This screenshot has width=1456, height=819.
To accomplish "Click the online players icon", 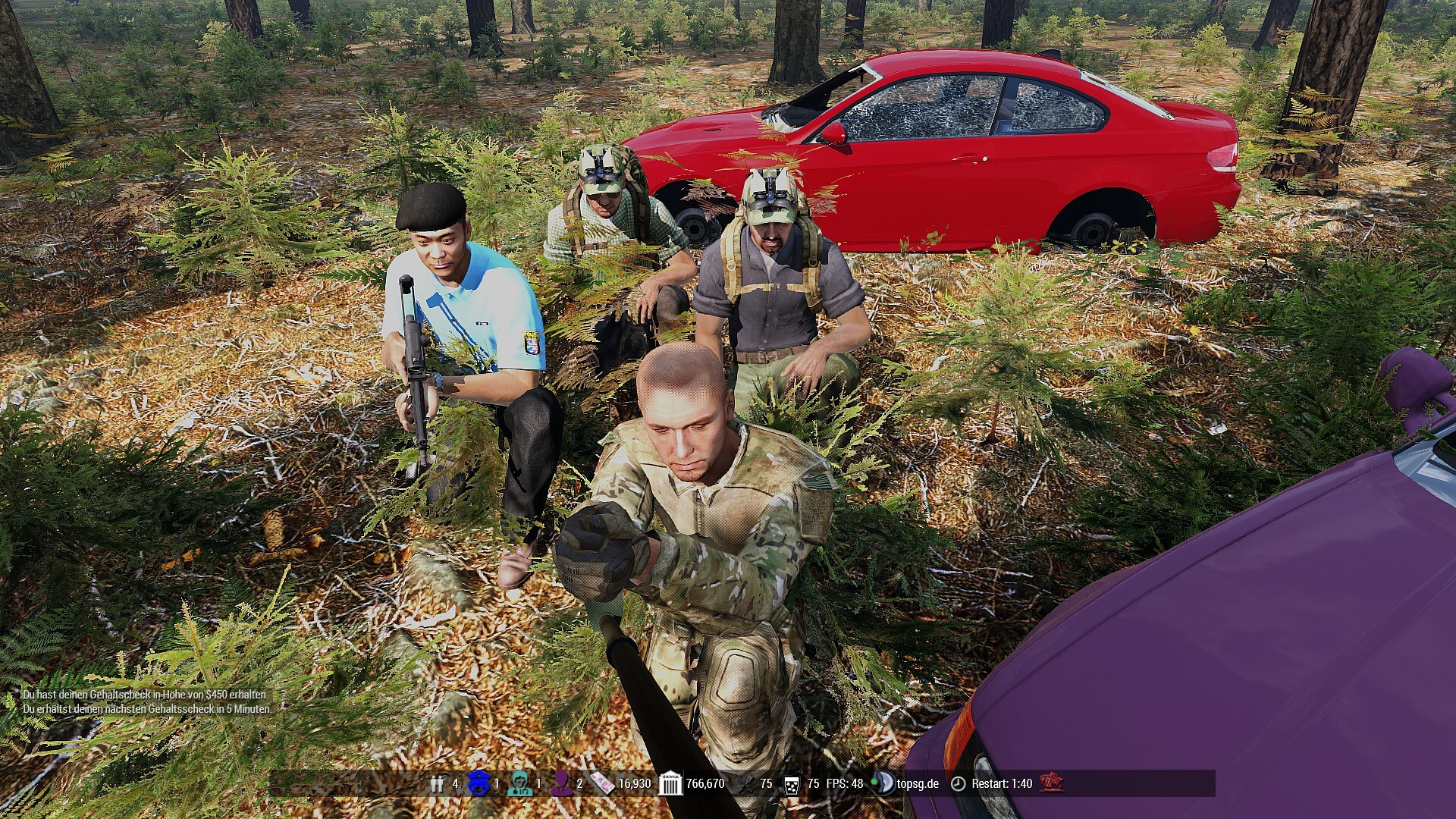I will click(437, 784).
